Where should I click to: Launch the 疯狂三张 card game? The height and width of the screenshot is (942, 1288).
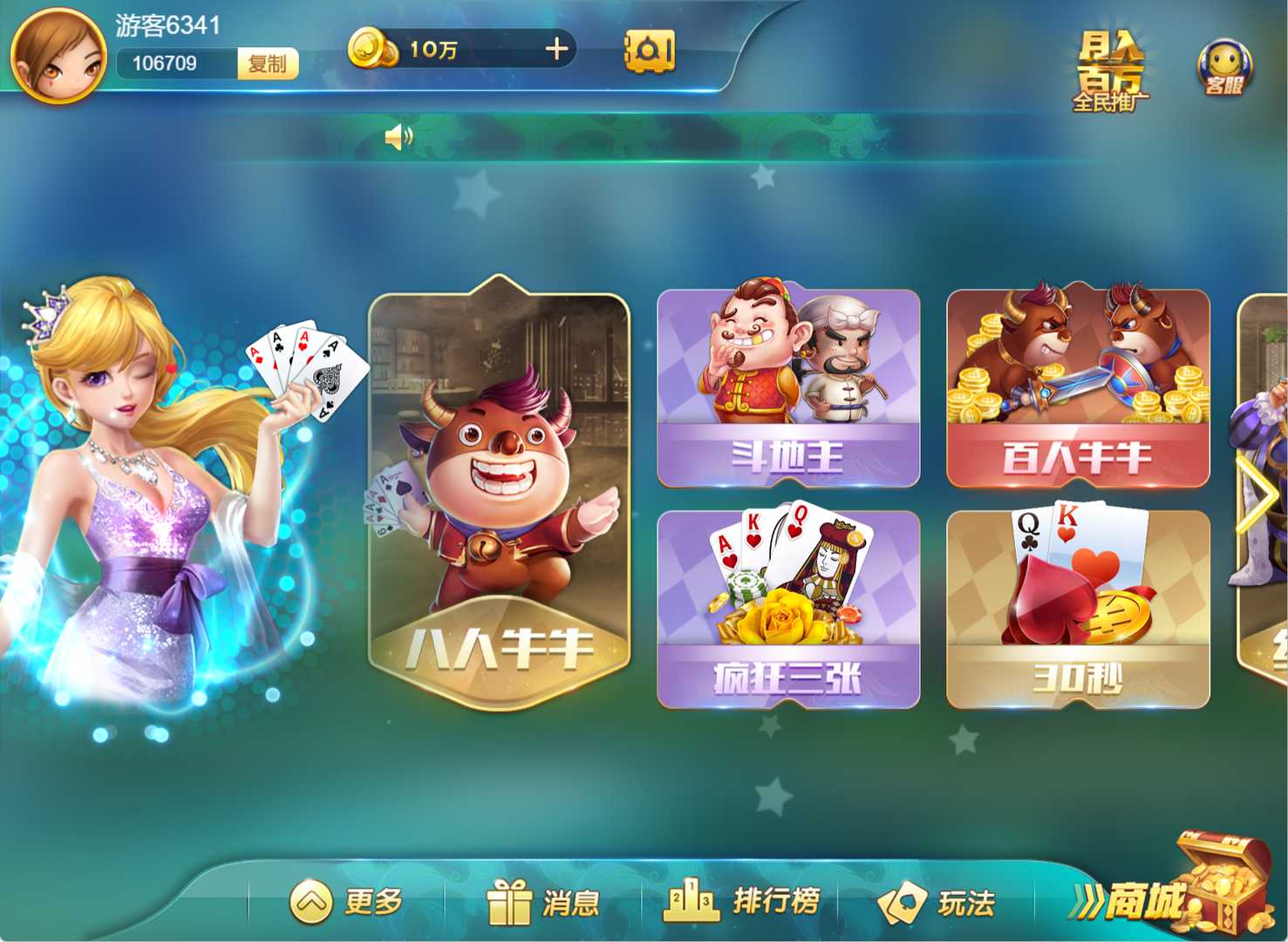coord(788,609)
